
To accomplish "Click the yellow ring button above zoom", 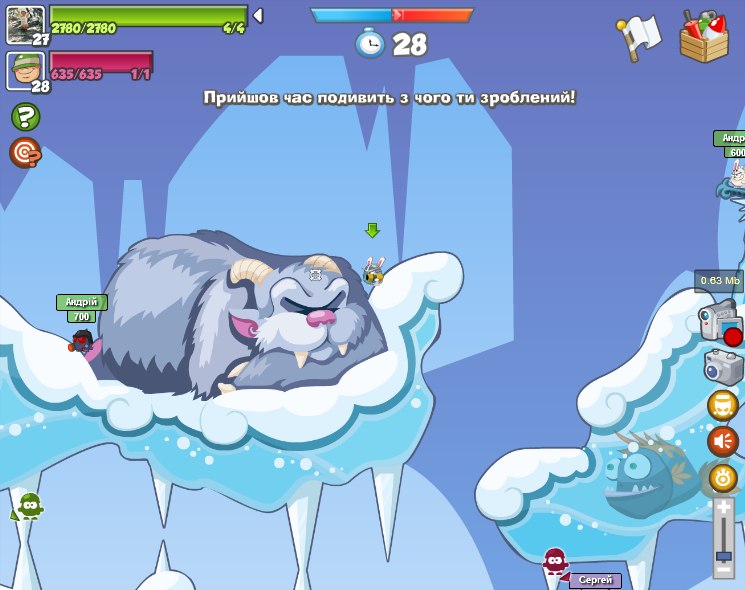I will (x=723, y=477).
